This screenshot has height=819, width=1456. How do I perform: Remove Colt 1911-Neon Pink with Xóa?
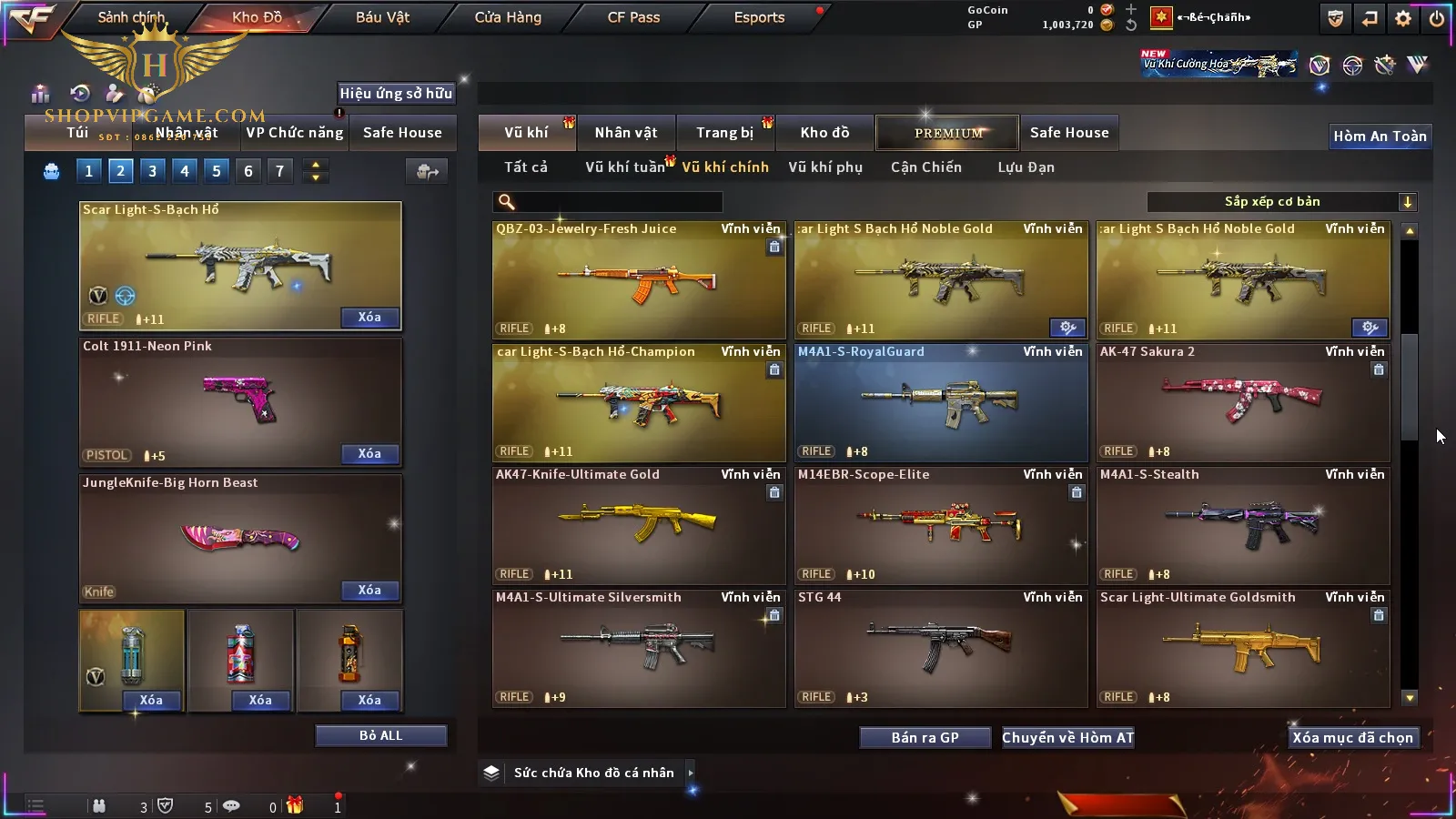pyautogui.click(x=369, y=453)
